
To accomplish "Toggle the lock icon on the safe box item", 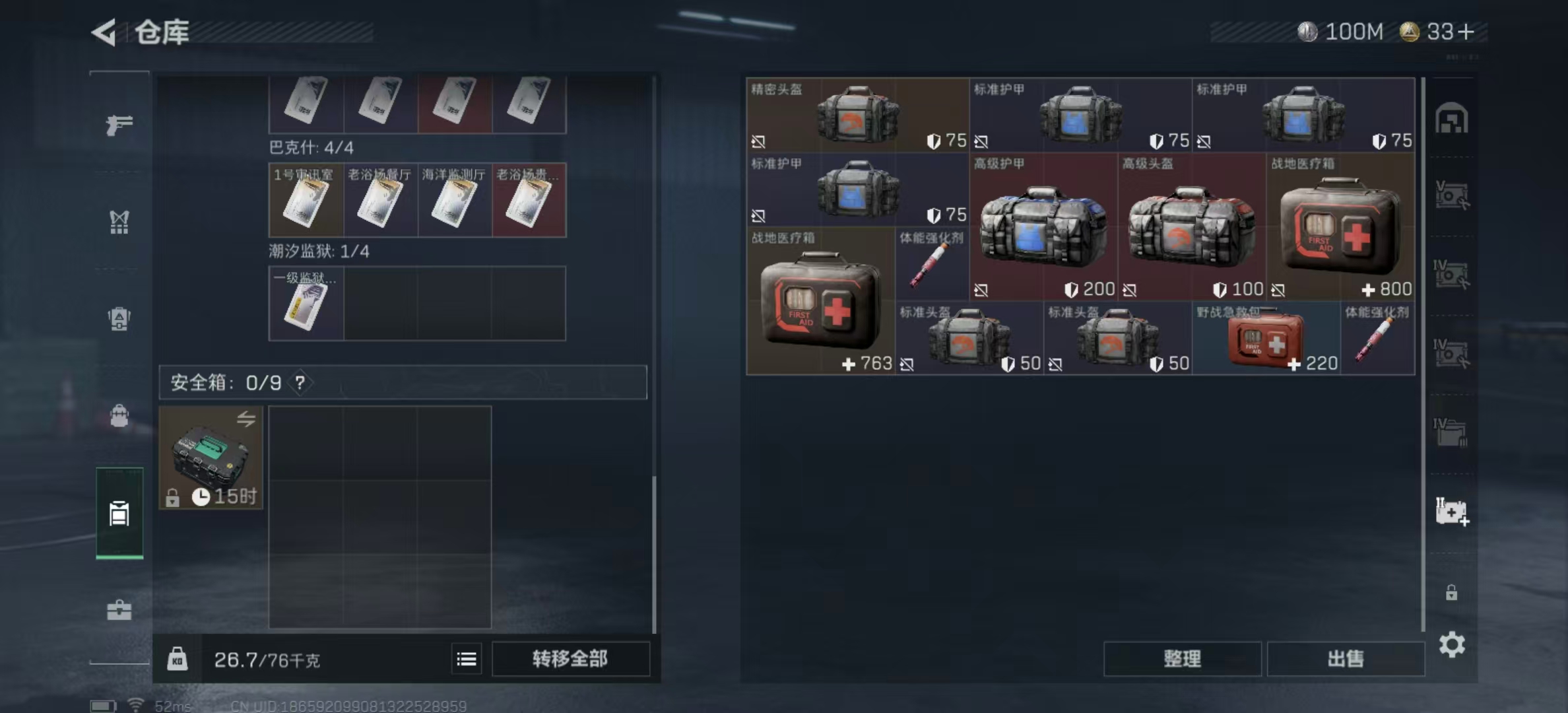I will 173,497.
